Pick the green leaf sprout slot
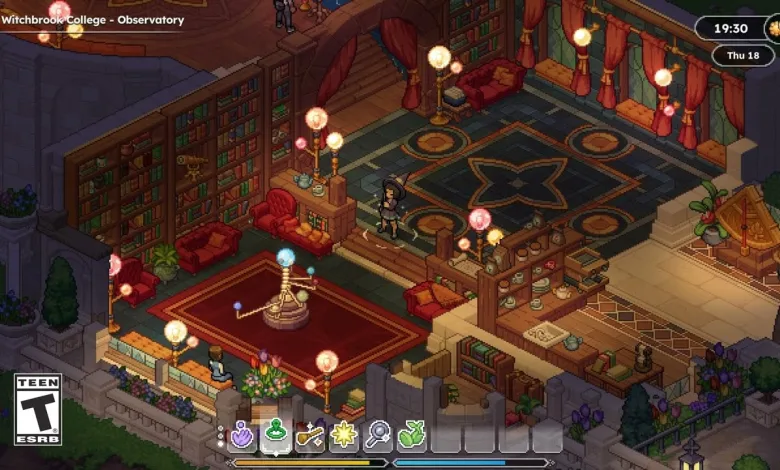 point(412,436)
